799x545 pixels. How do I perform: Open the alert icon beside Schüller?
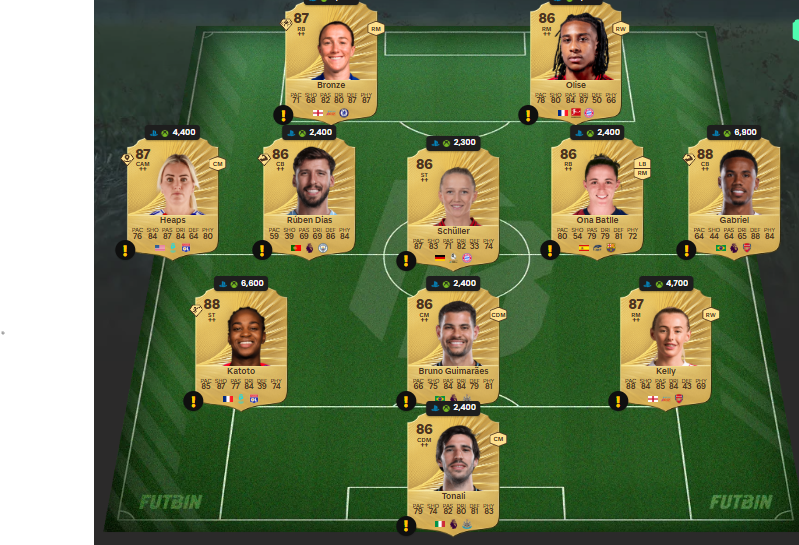tap(406, 261)
